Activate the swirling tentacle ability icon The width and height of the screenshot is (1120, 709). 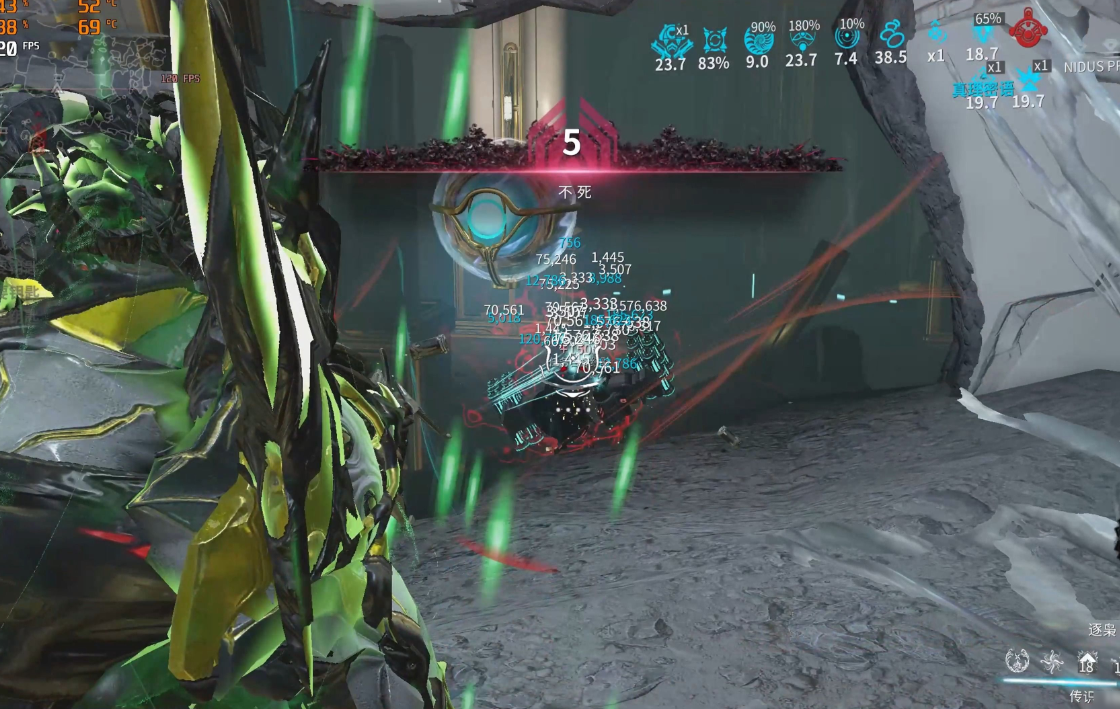click(1052, 660)
